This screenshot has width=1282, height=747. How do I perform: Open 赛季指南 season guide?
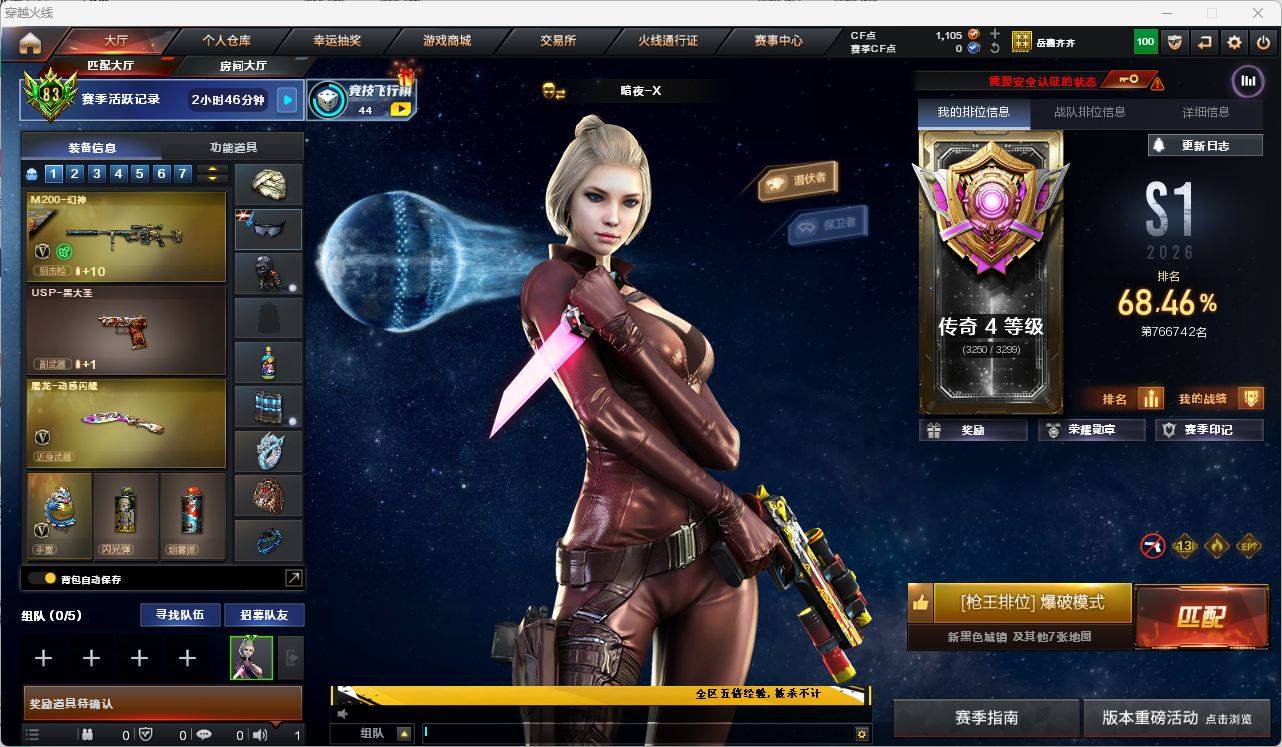[986, 718]
